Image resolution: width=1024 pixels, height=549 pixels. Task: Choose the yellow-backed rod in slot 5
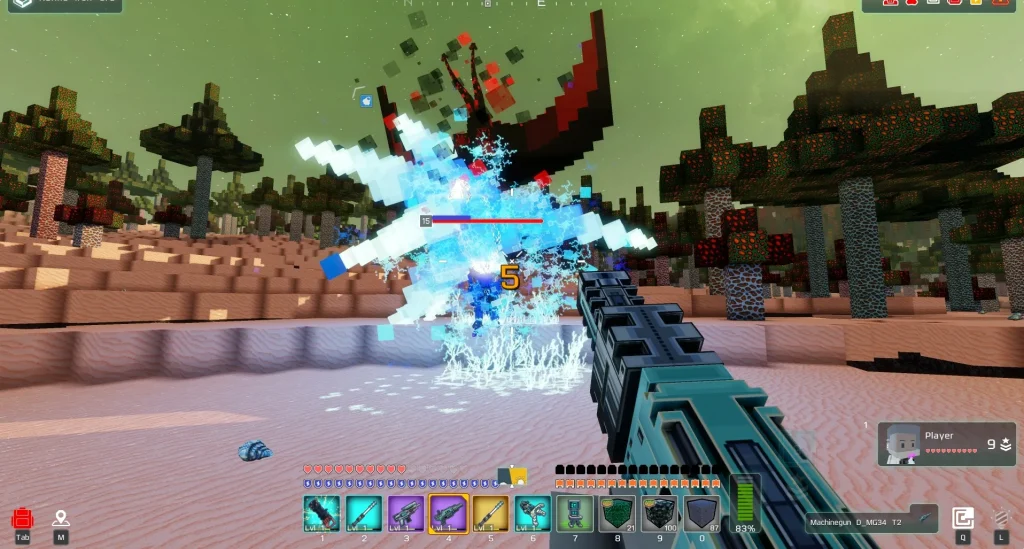coord(490,514)
